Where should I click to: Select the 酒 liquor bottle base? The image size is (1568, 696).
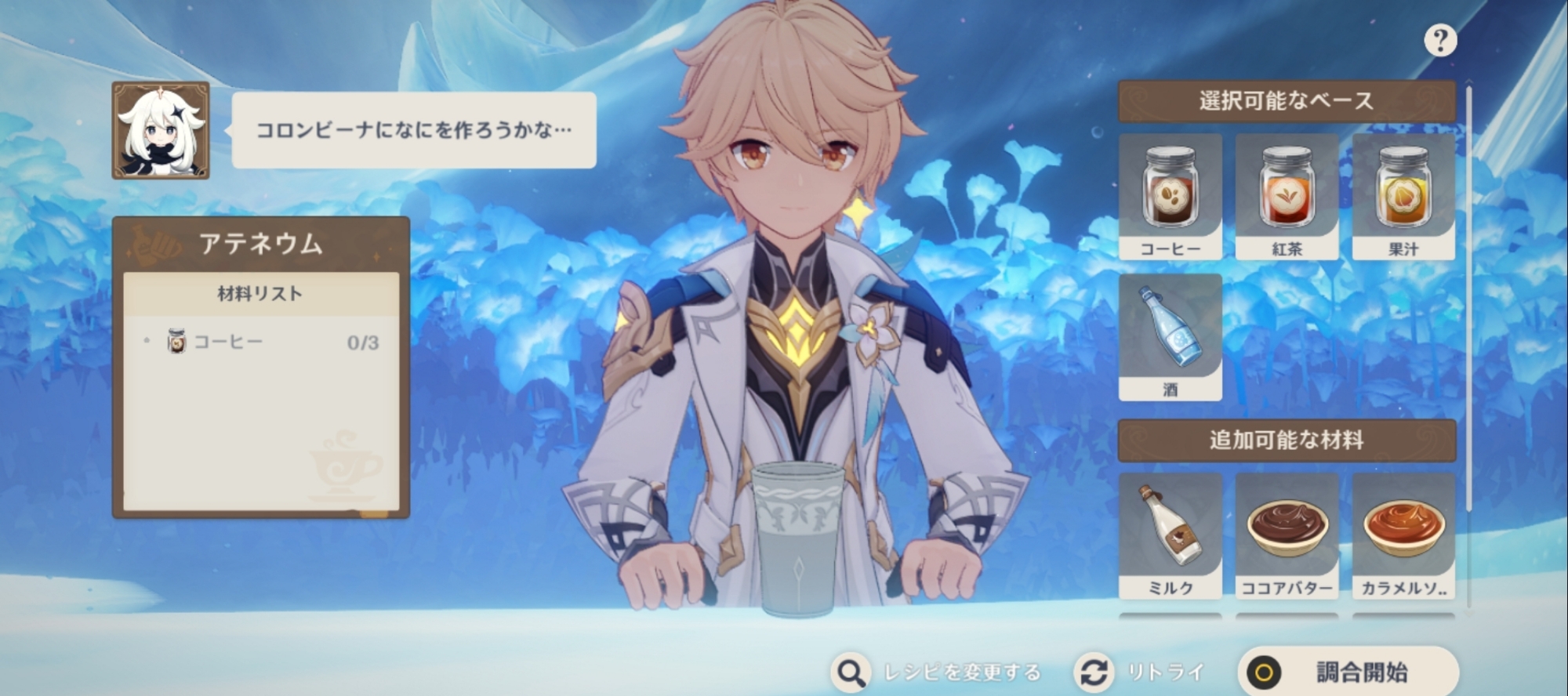tap(1170, 336)
